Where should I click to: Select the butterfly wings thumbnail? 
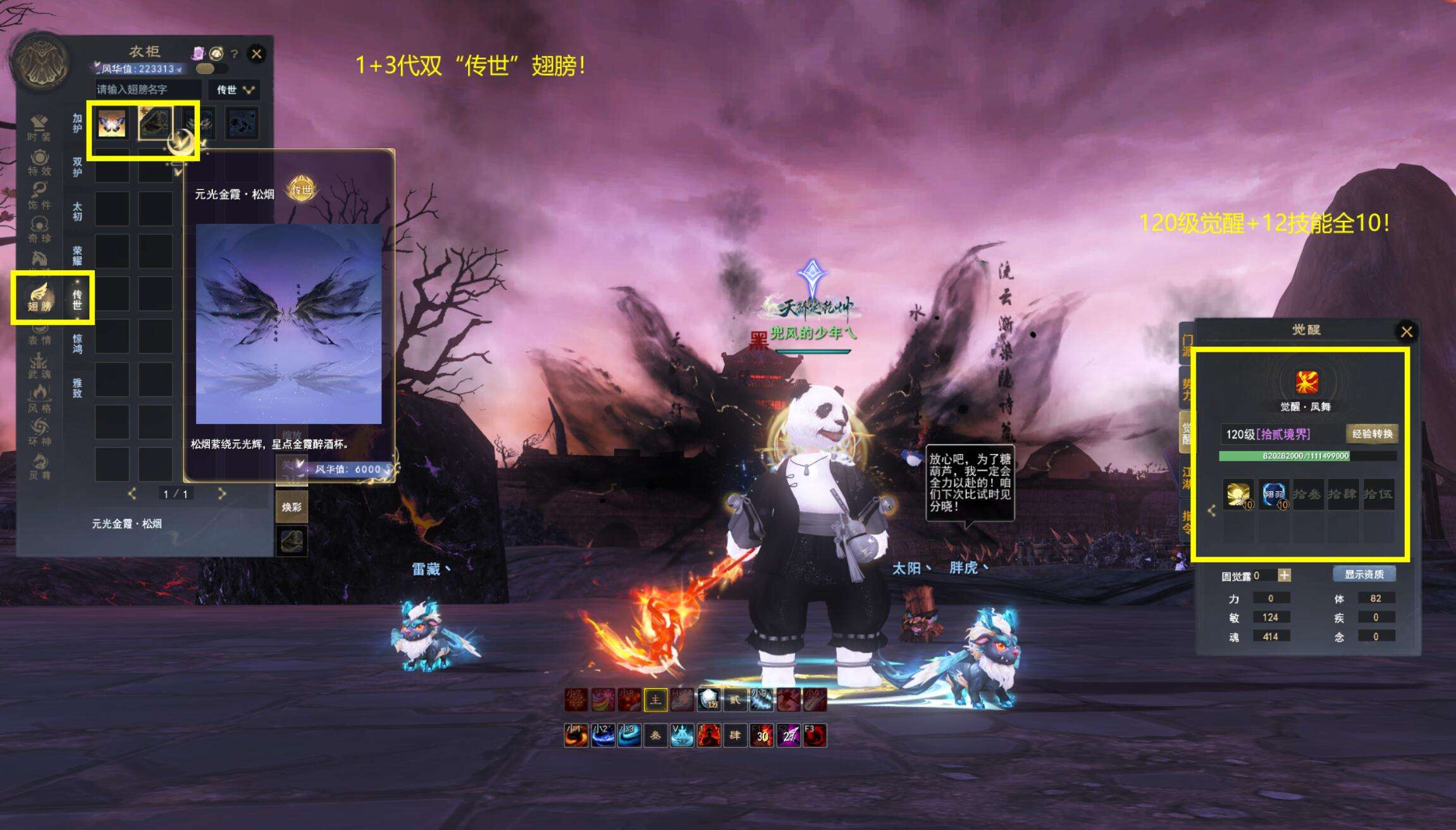tap(112, 122)
